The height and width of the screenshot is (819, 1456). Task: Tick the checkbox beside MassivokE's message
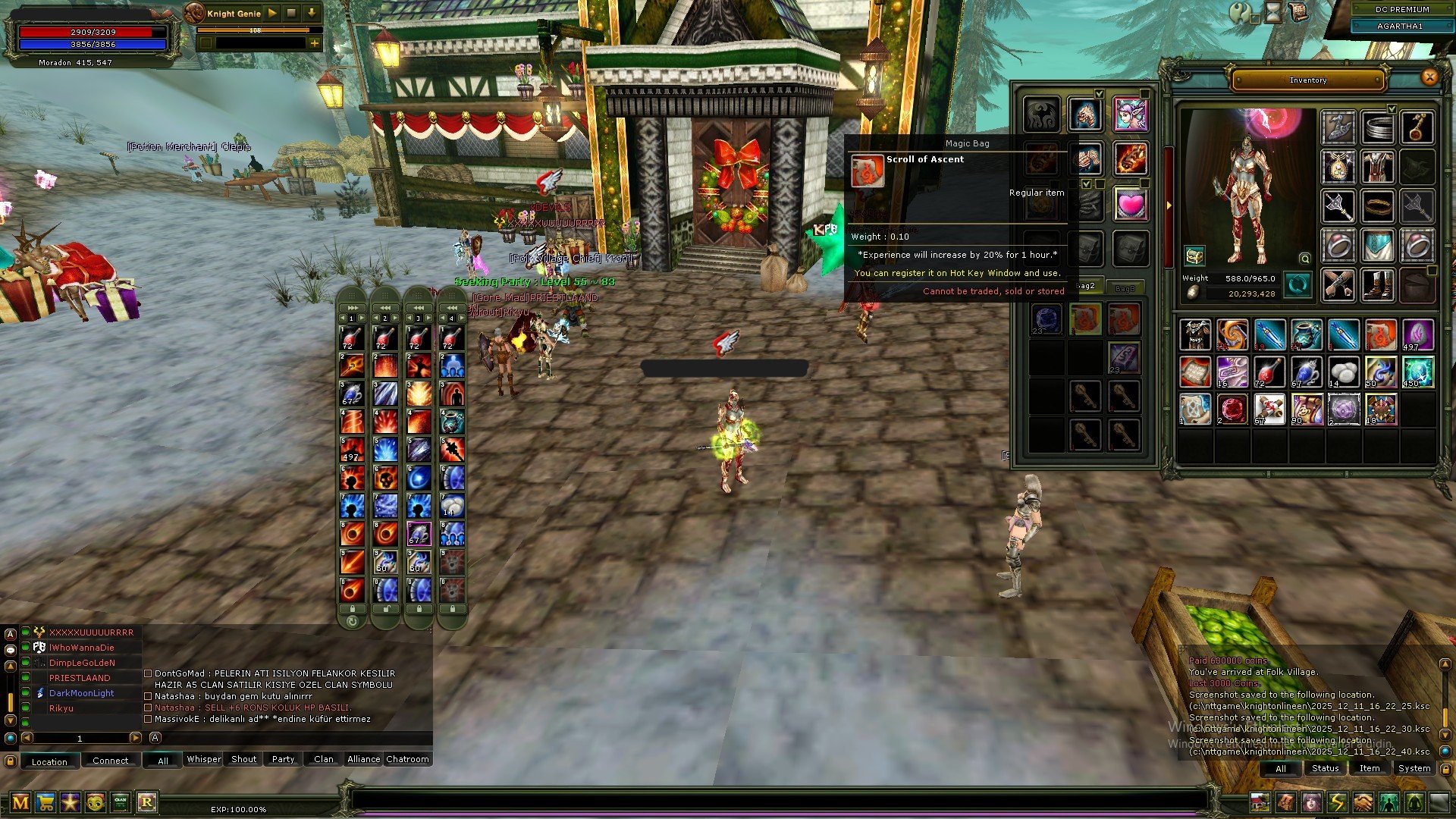point(148,719)
